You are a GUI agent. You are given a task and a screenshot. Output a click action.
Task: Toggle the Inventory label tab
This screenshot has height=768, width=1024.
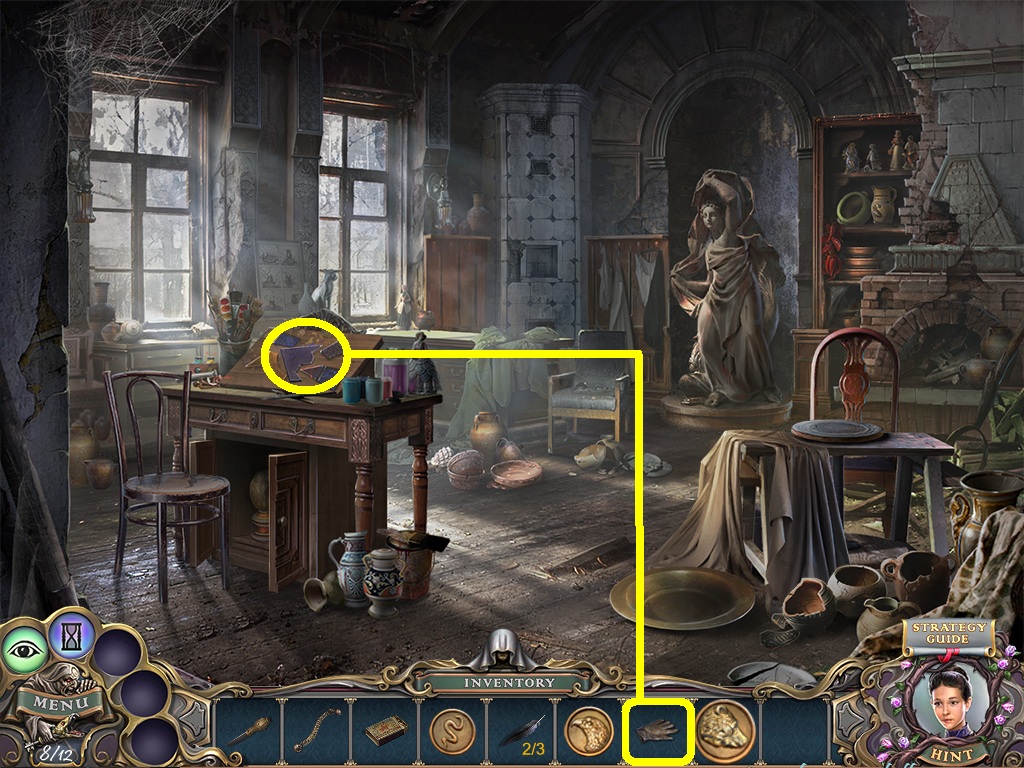[508, 682]
